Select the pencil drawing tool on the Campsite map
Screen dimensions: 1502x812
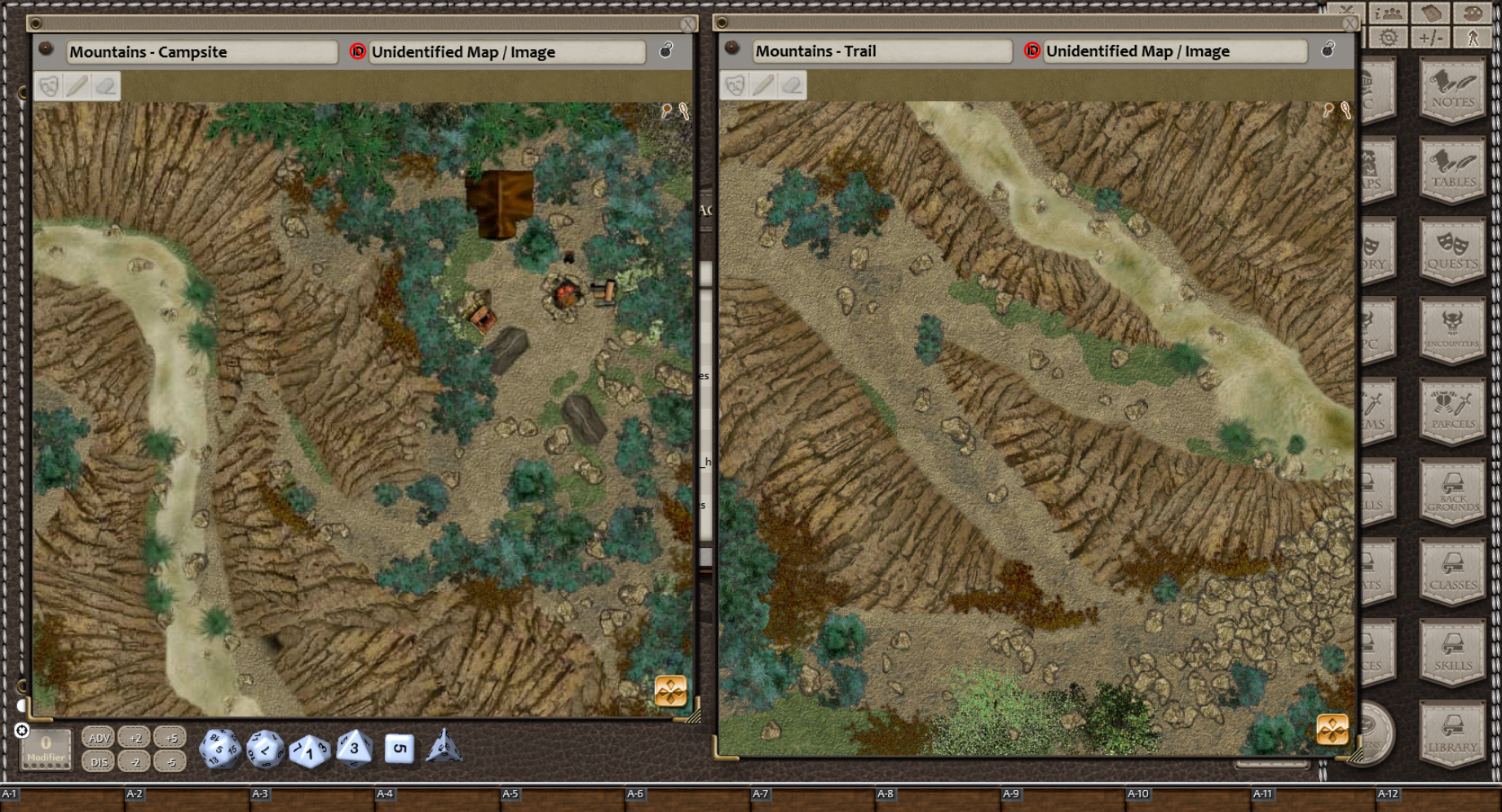76,85
